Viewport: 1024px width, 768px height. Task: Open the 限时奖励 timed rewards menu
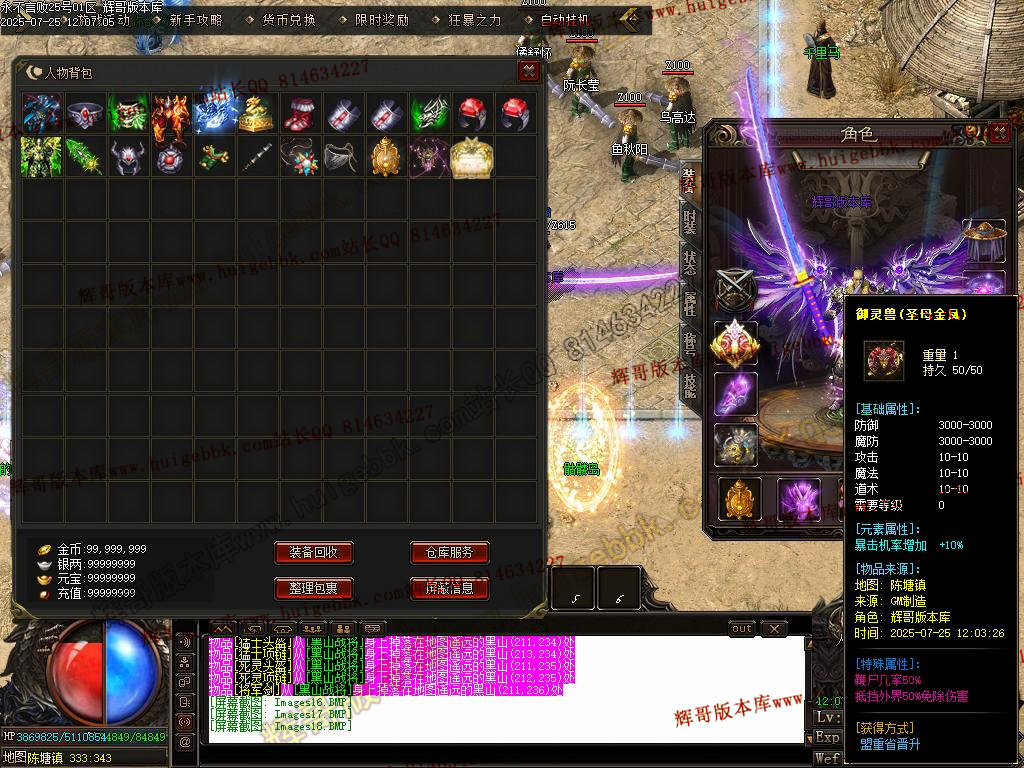tap(381, 20)
